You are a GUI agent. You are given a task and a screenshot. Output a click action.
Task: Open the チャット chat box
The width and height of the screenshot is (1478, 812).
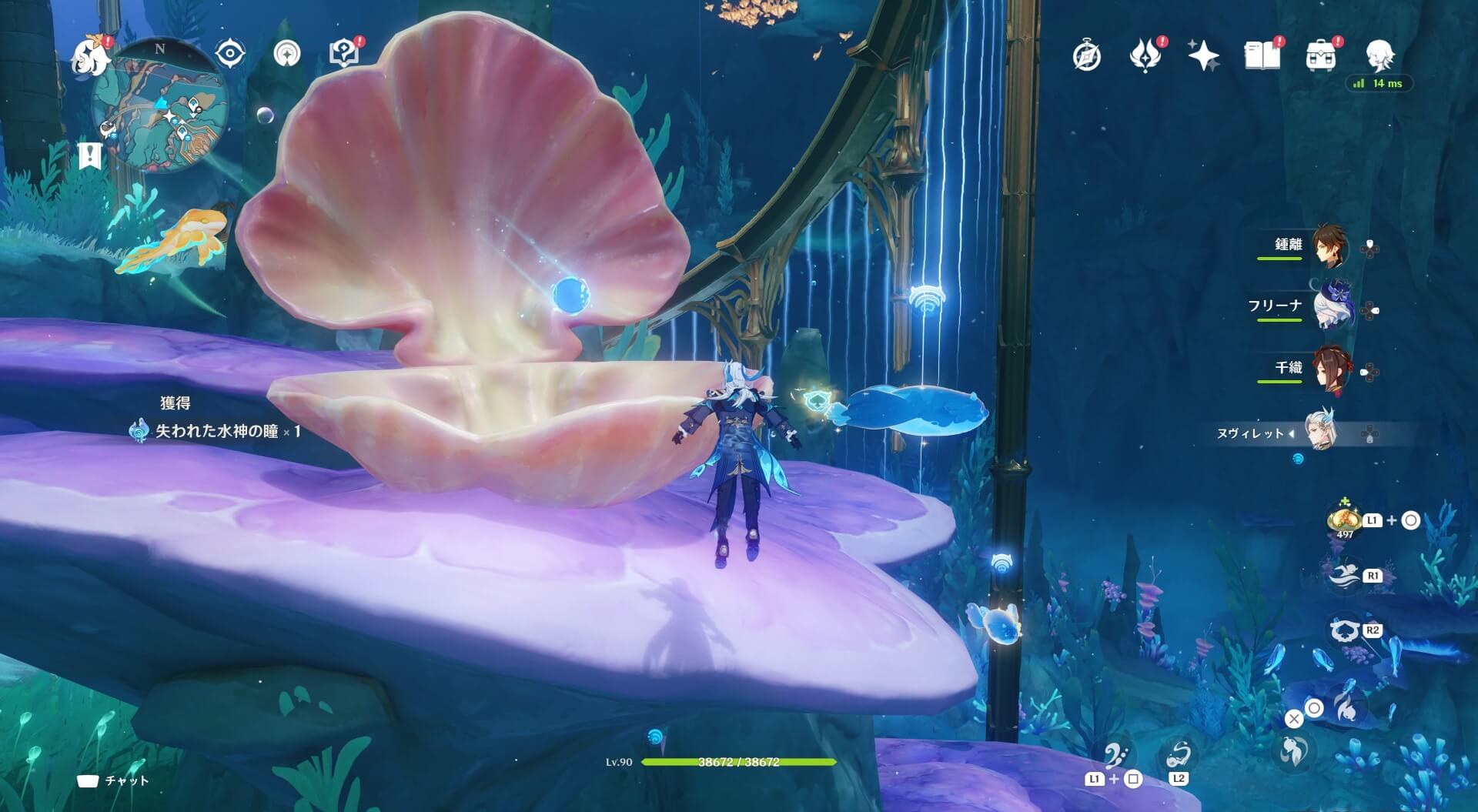point(114,780)
